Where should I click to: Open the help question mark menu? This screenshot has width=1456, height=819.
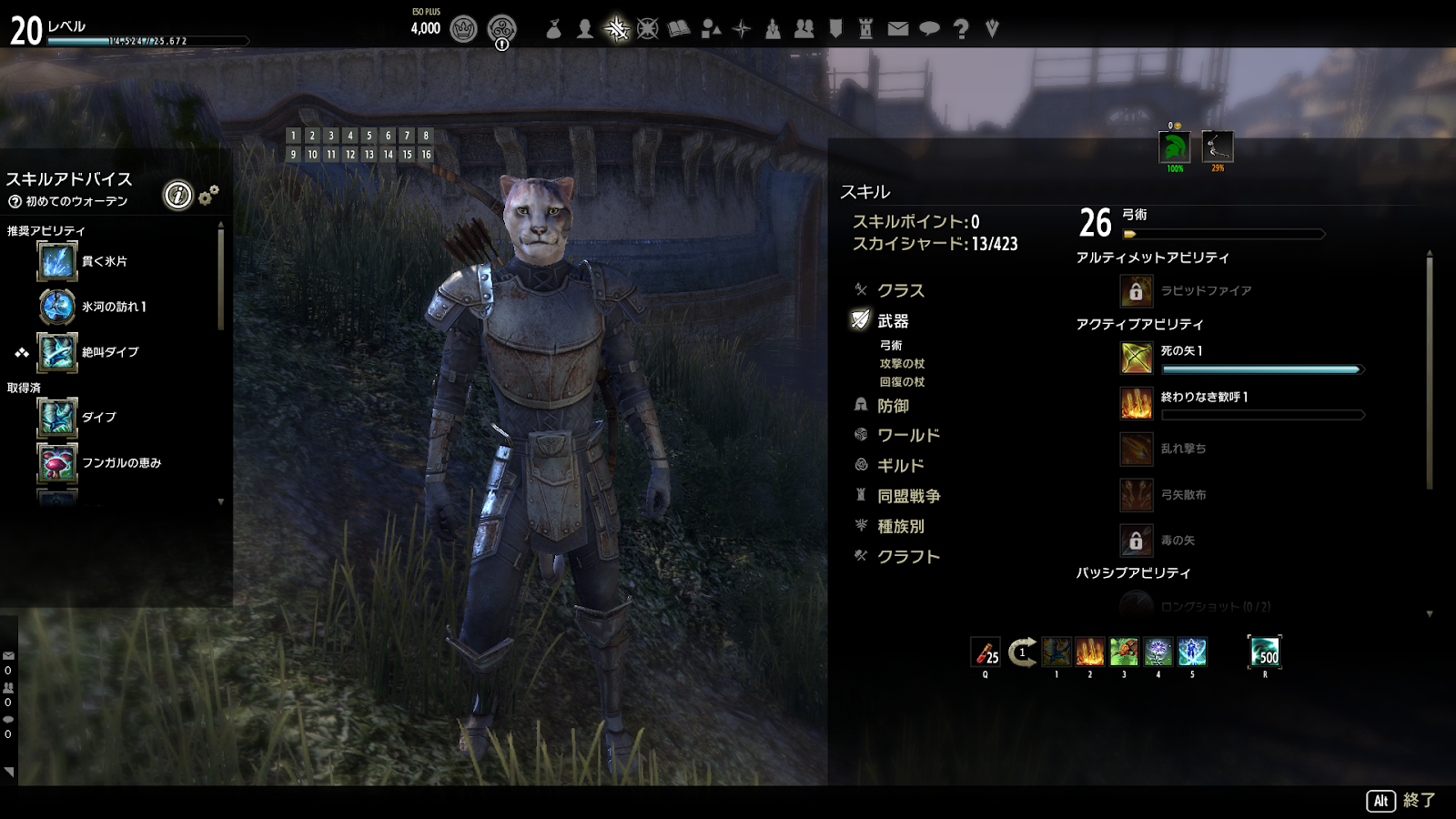point(960,29)
